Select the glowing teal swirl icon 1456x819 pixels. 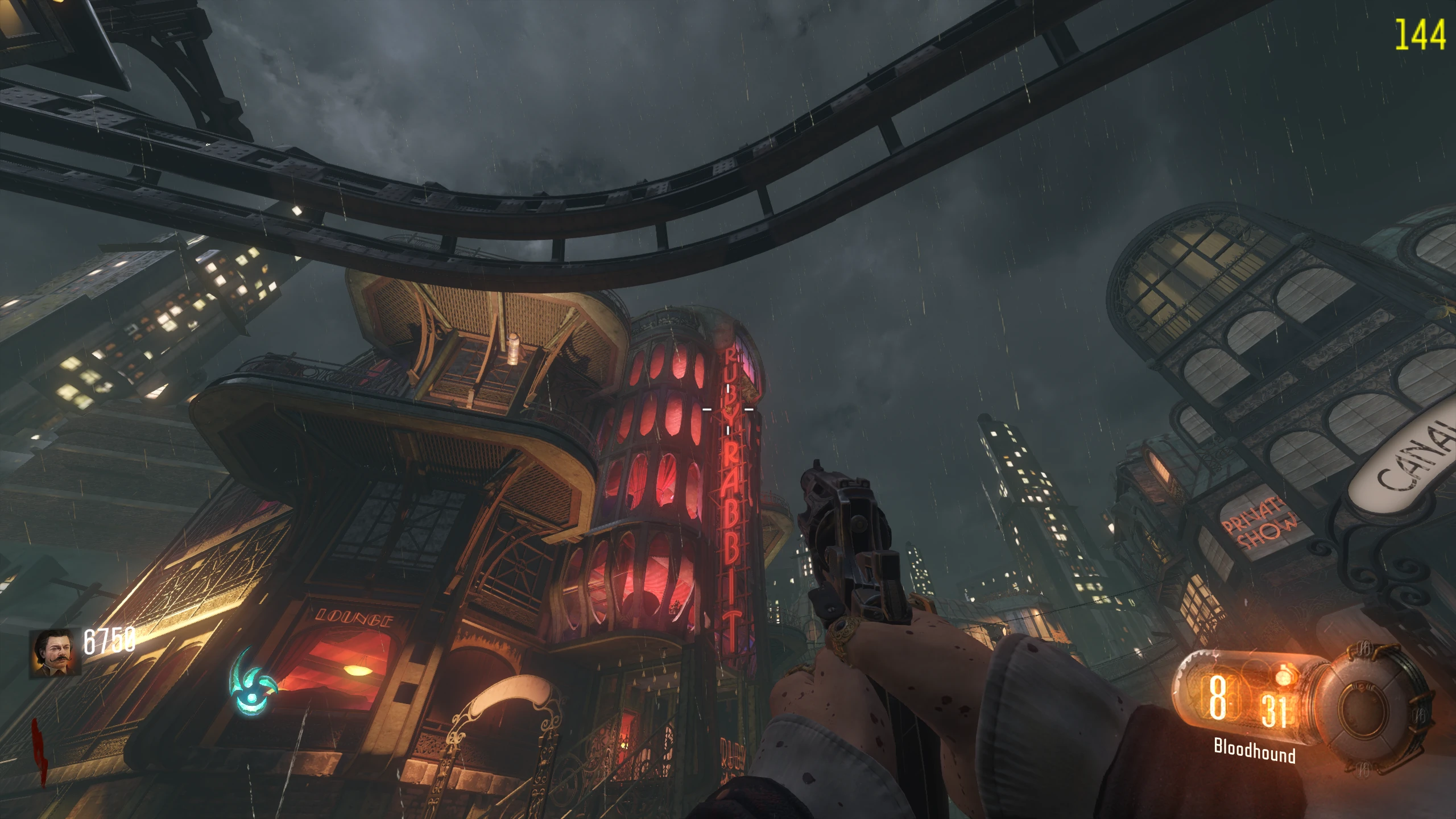(x=252, y=682)
